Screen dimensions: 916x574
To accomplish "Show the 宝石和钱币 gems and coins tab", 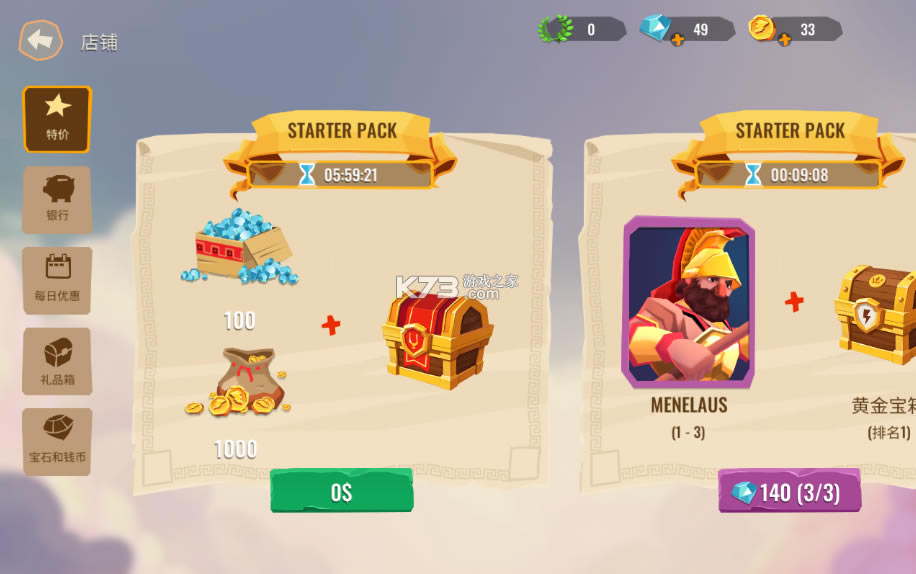I will click(57, 441).
